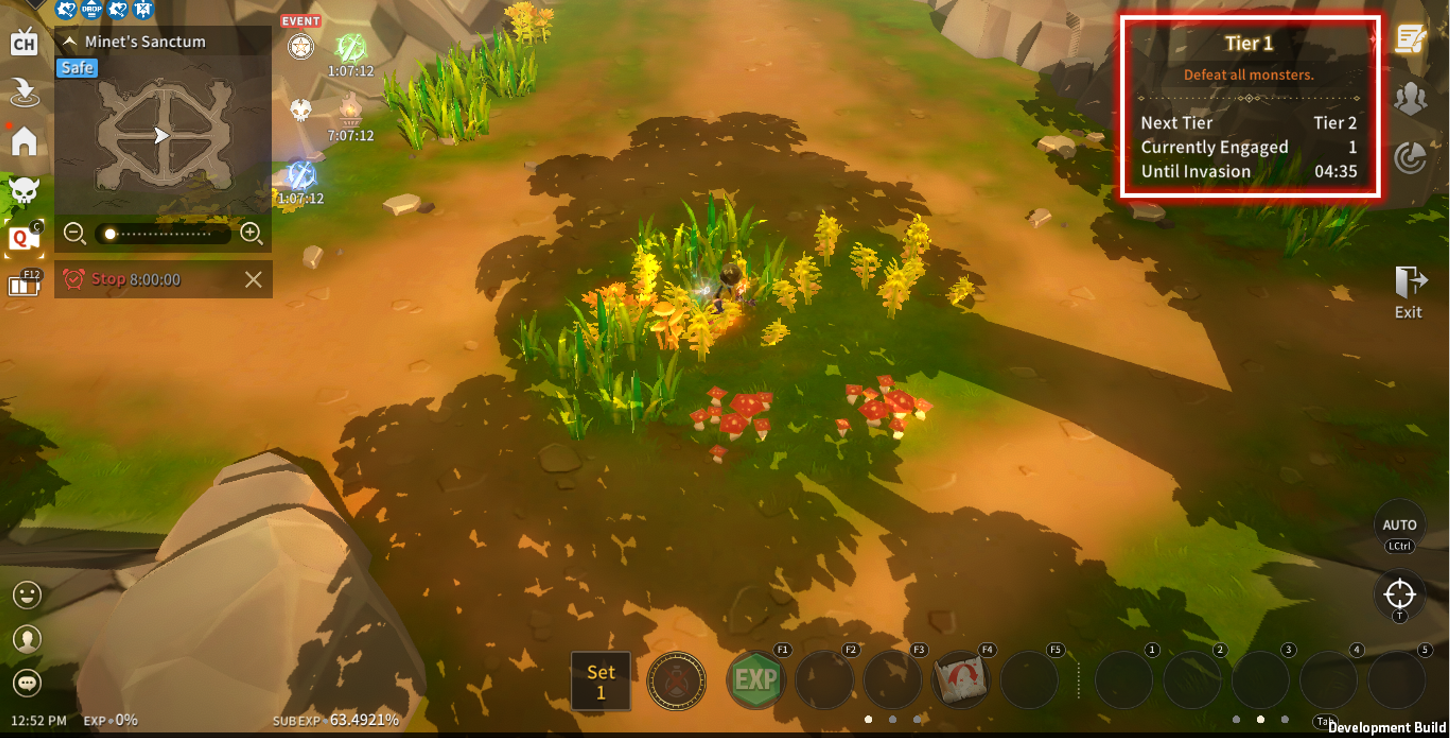
Task: Open the red Q quest icon
Action: click(x=24, y=238)
